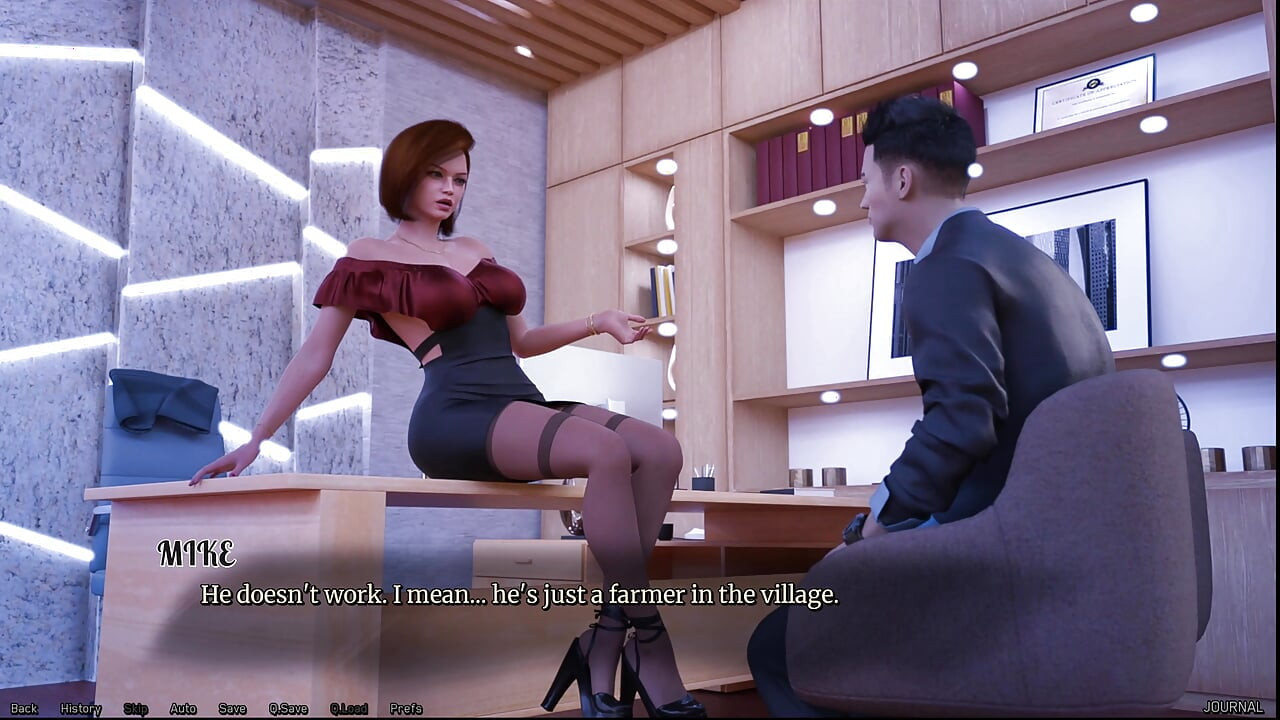Toggle Auto-advance mode
Screen dimensions: 1280x720
point(183,708)
